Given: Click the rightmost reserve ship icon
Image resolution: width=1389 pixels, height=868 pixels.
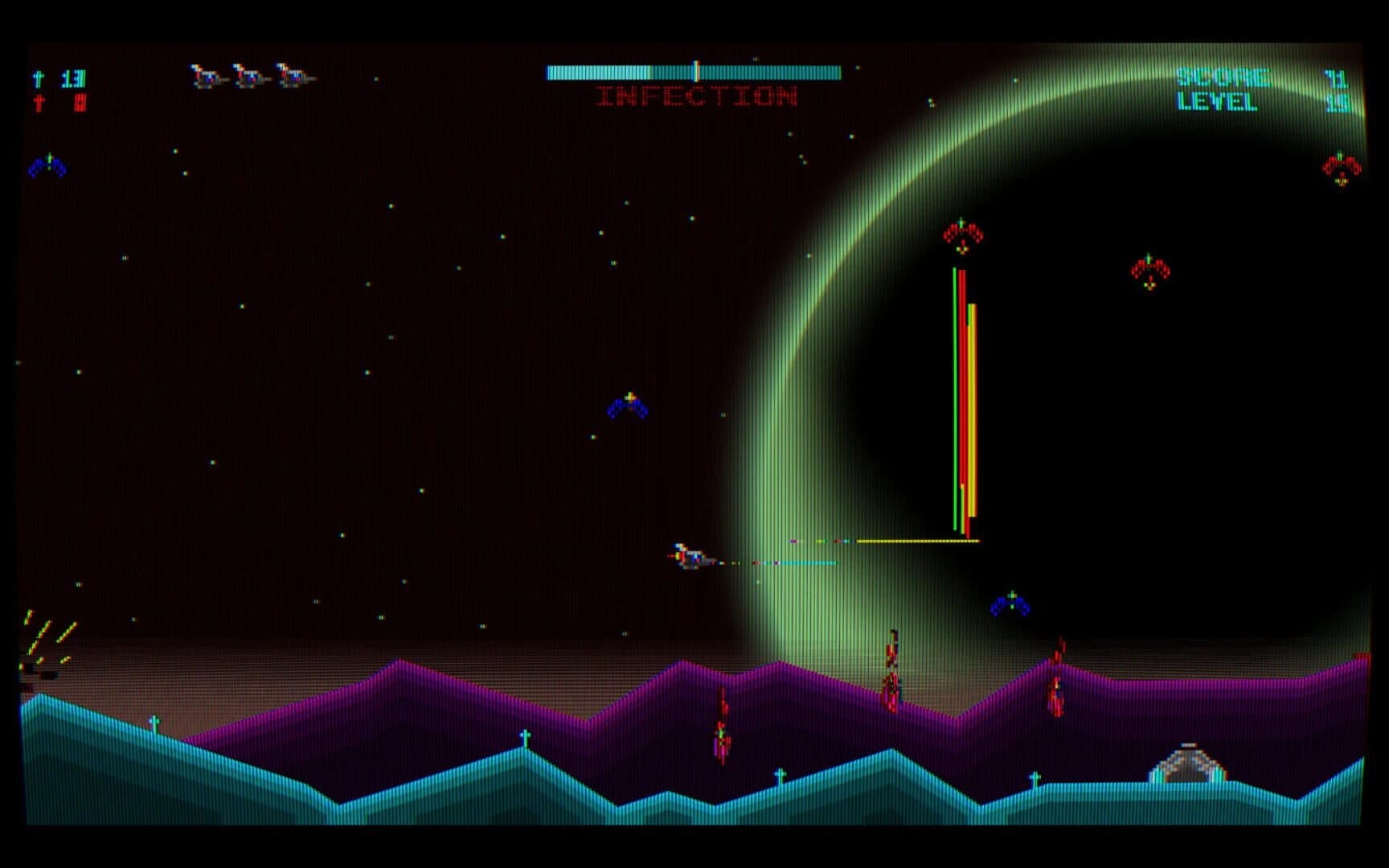Looking at the screenshot, I should click(x=293, y=77).
